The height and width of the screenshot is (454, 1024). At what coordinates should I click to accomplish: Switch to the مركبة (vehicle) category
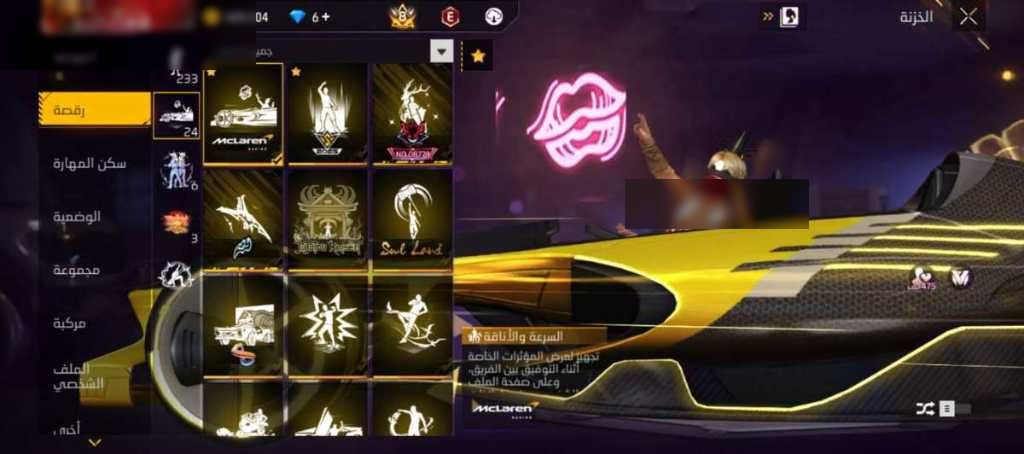pos(95,323)
